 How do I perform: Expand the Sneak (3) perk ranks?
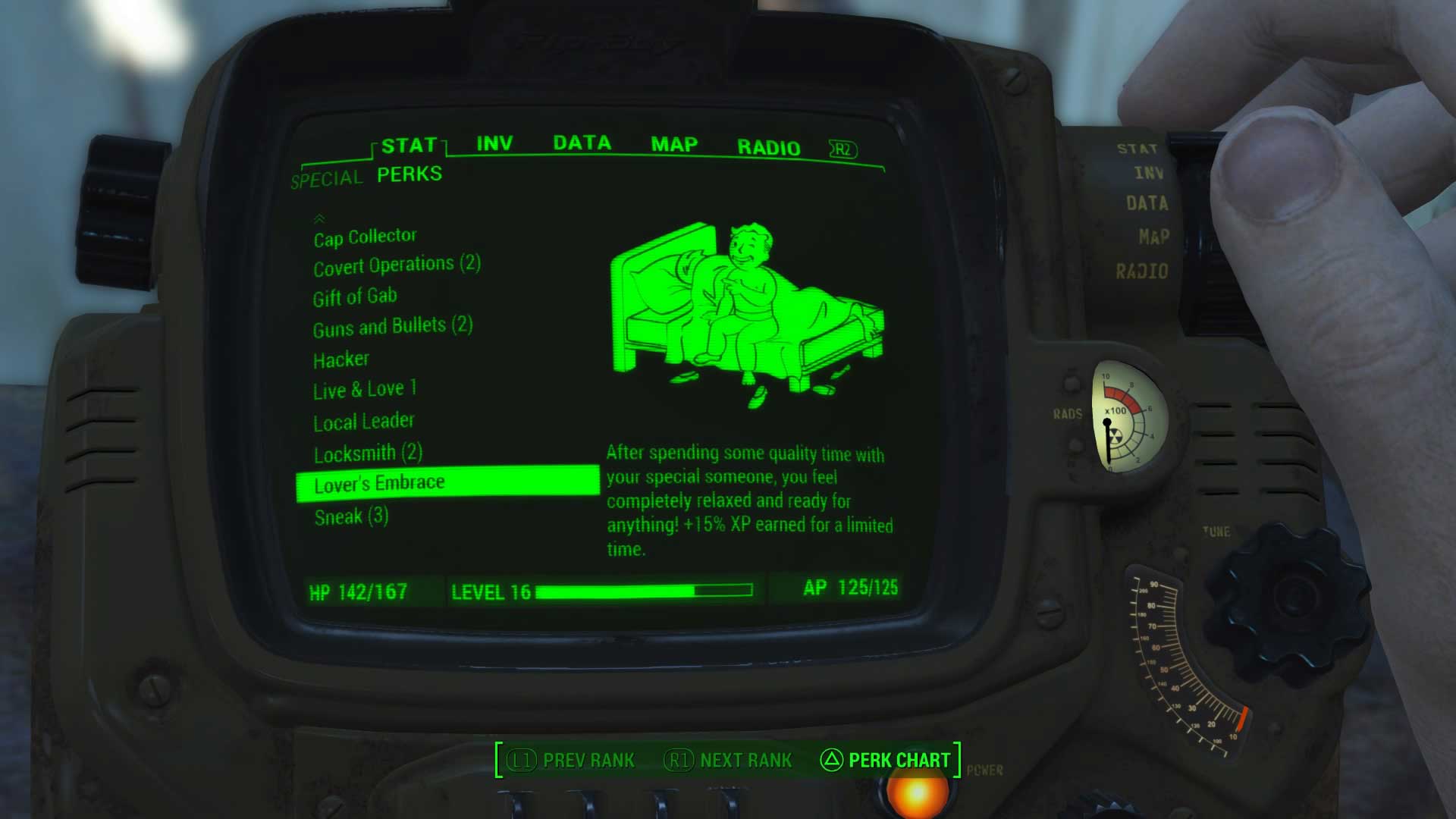[x=351, y=516]
